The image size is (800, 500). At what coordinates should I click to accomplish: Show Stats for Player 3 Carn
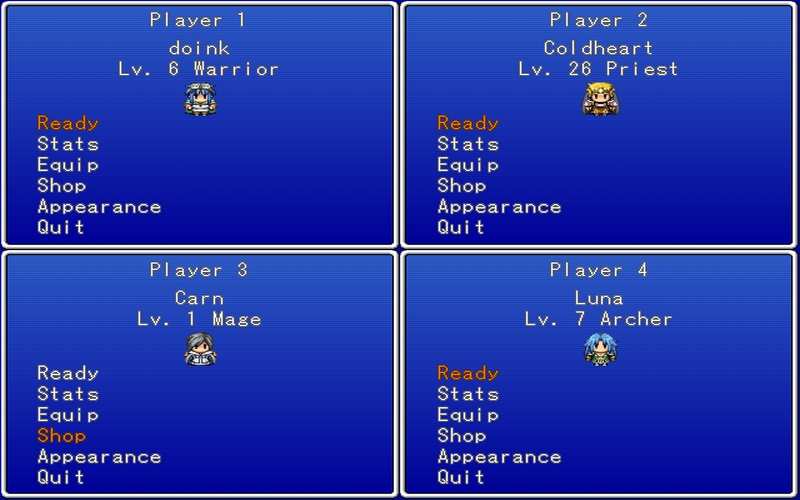[68, 394]
